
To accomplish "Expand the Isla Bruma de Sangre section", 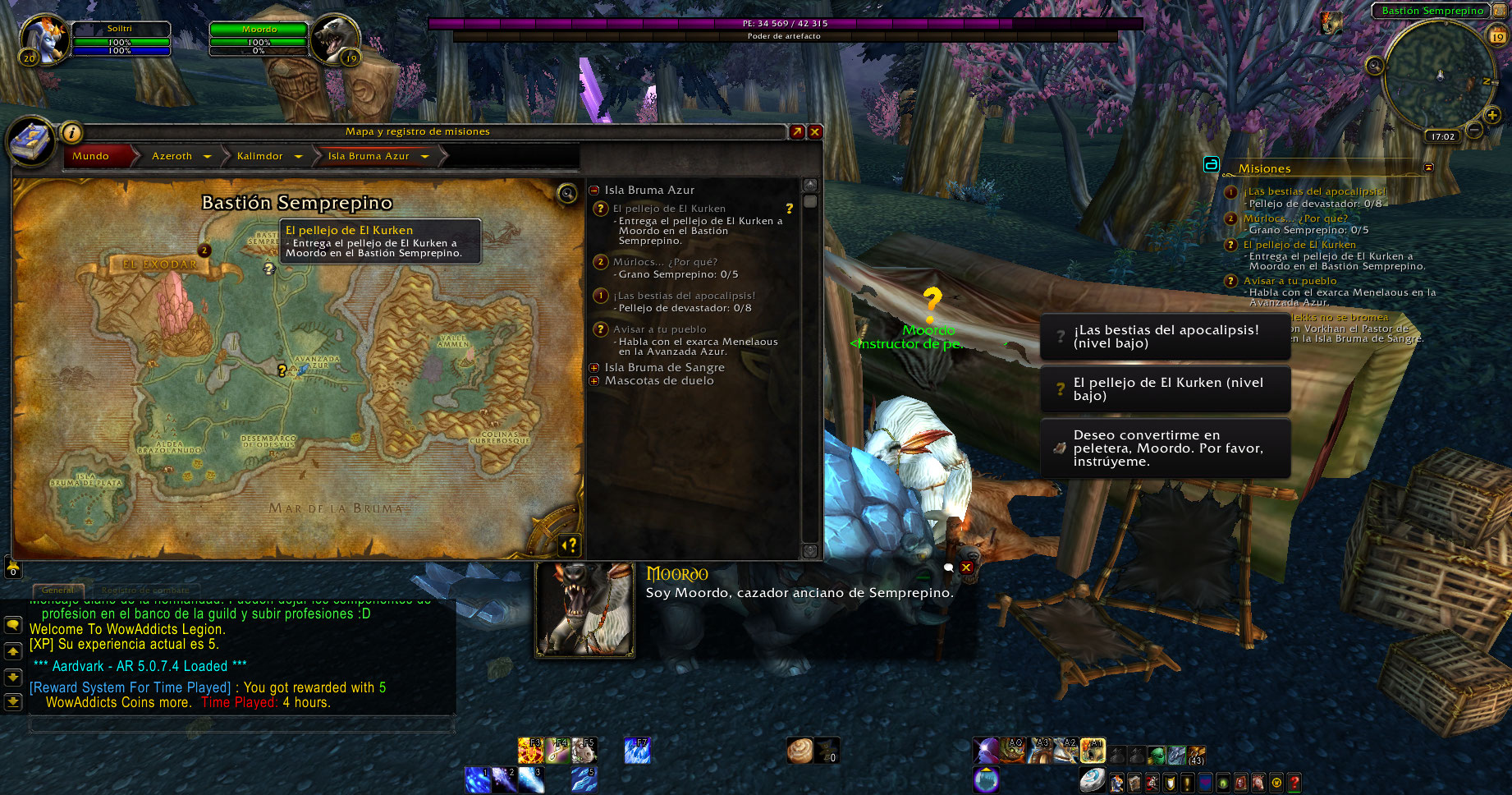I will [594, 368].
